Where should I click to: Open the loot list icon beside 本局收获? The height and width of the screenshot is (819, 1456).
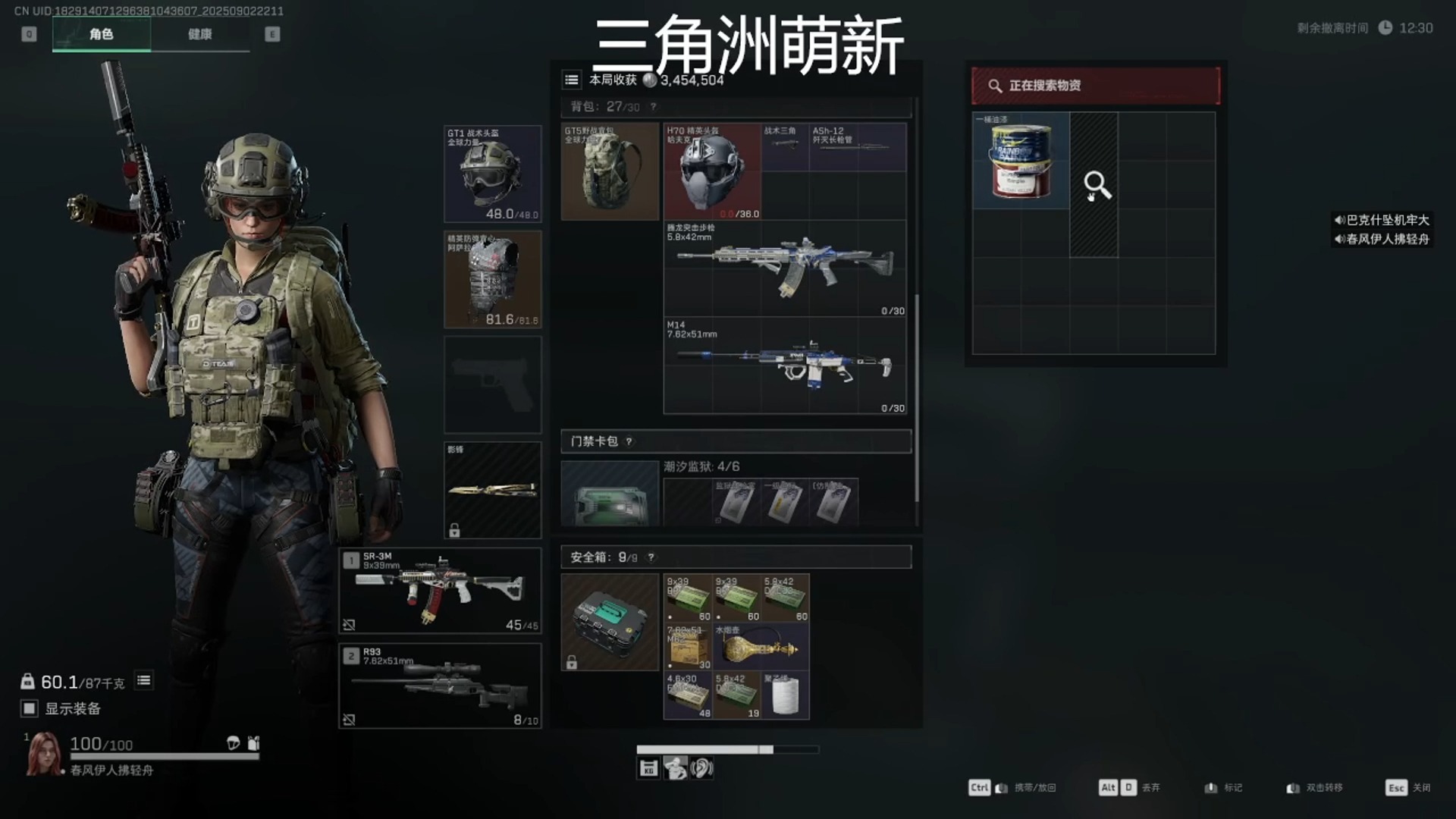(x=572, y=80)
